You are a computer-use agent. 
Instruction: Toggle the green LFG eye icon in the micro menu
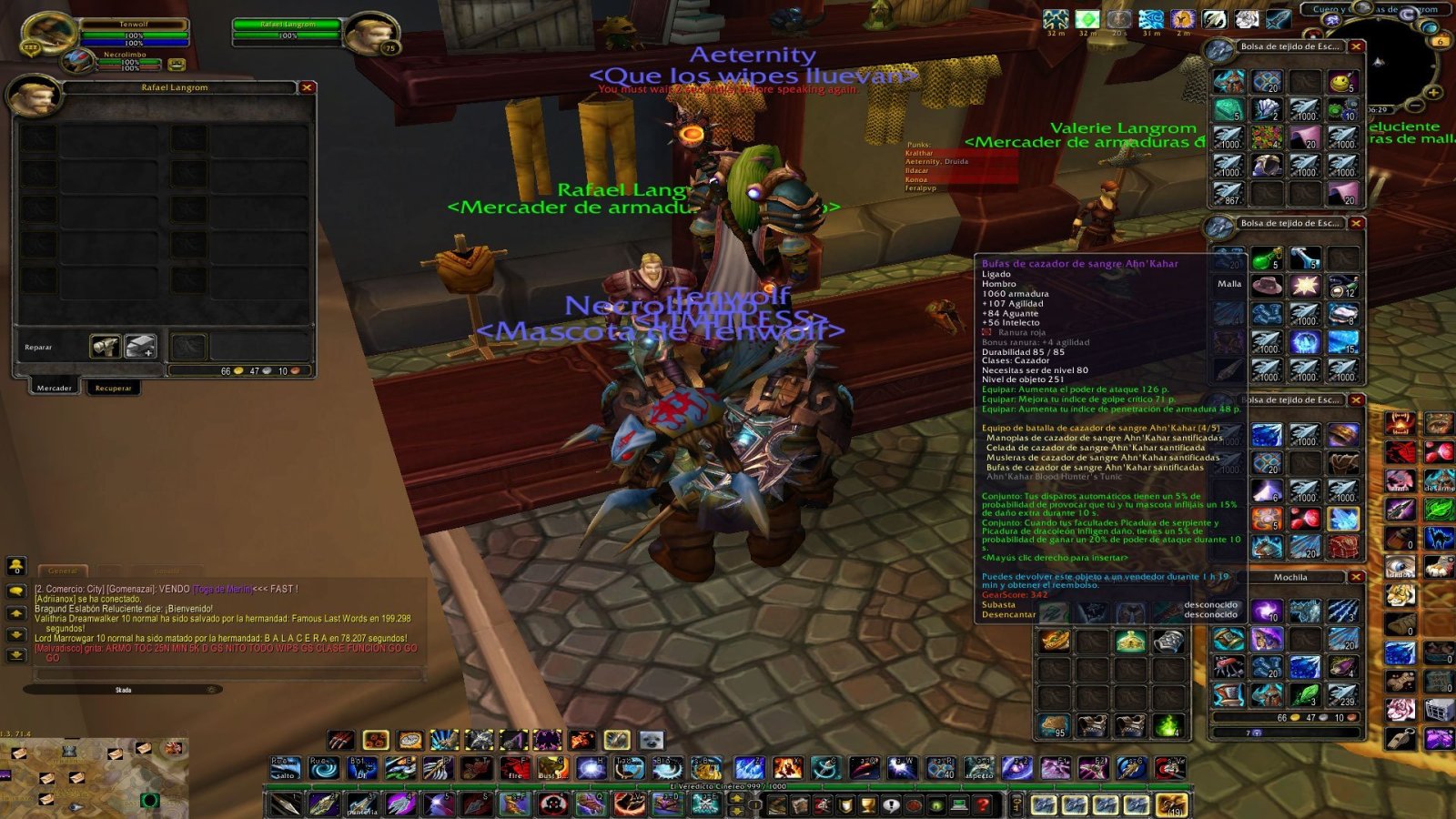(935, 803)
